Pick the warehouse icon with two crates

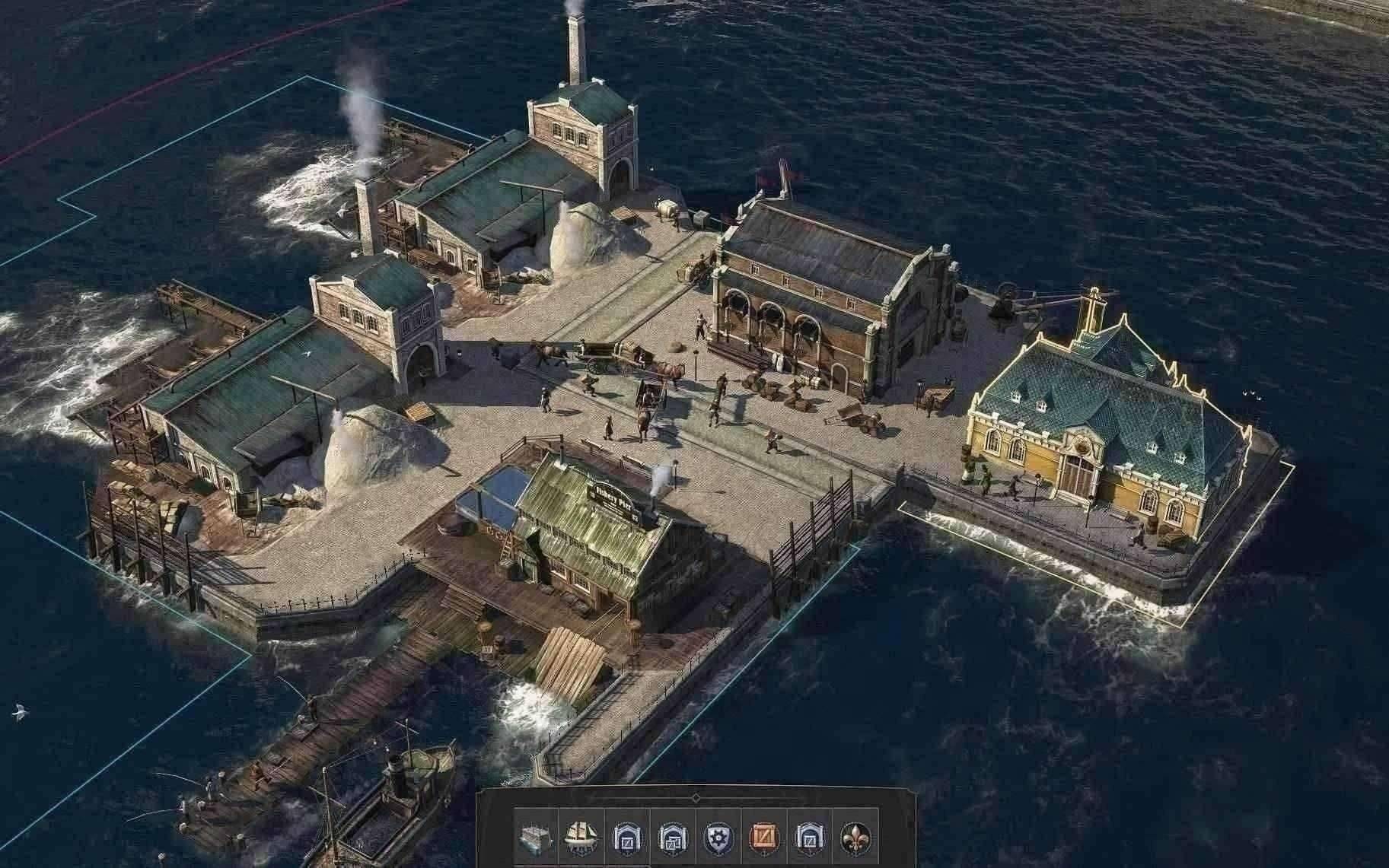coord(674,838)
